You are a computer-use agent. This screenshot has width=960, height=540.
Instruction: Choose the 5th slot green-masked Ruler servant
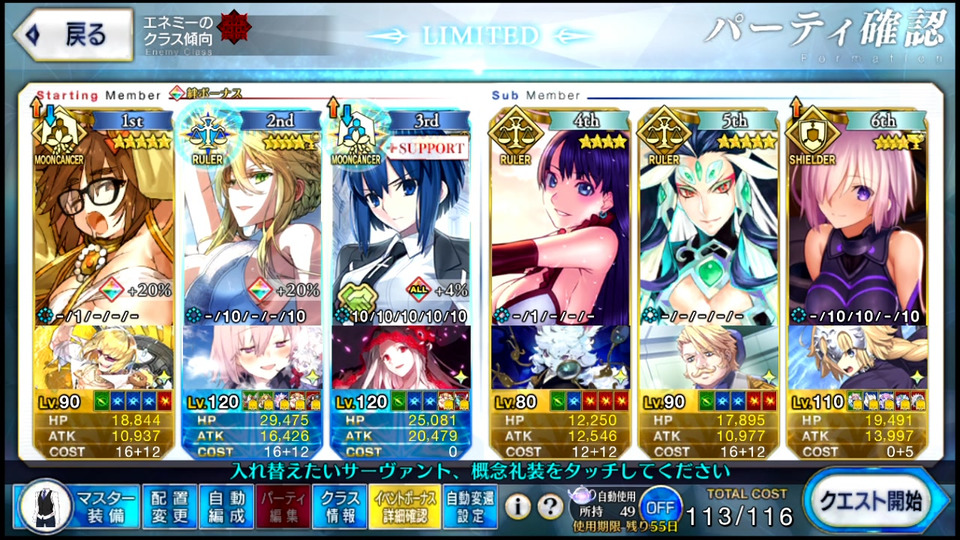point(708,220)
